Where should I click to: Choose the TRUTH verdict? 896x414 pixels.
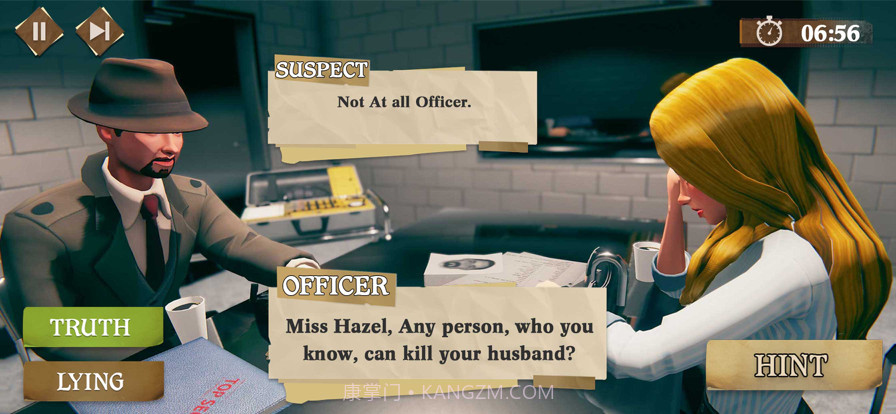click(92, 327)
